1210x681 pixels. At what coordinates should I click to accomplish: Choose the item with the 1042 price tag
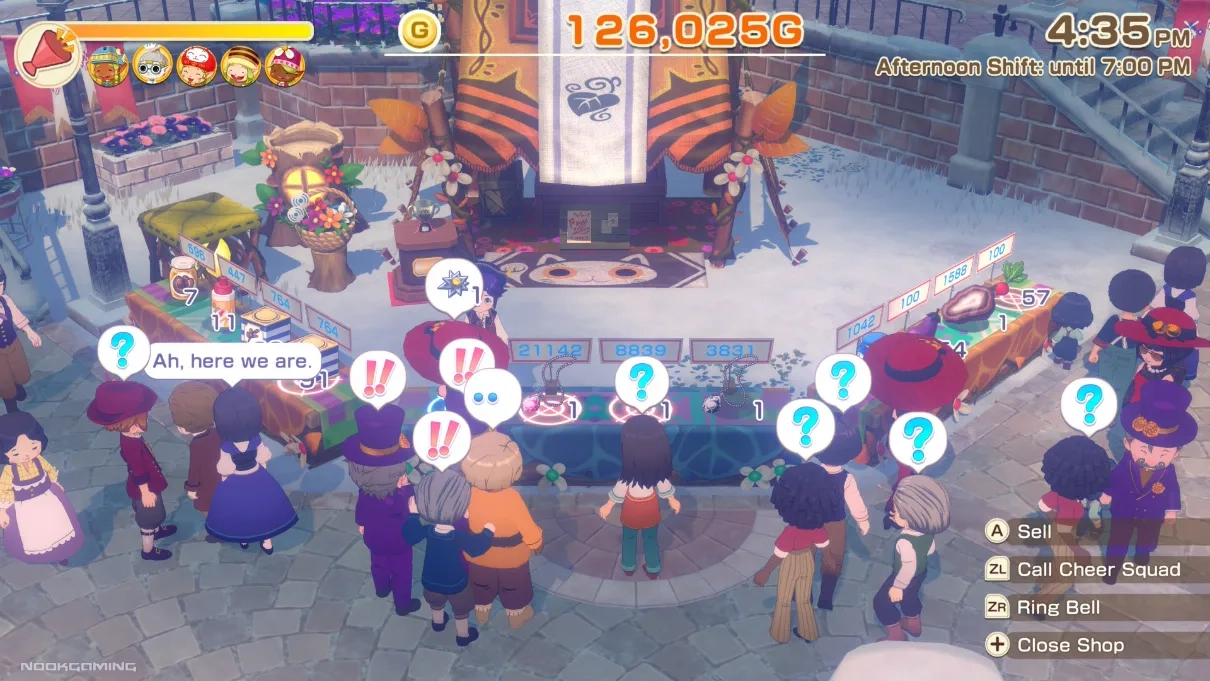(866, 345)
